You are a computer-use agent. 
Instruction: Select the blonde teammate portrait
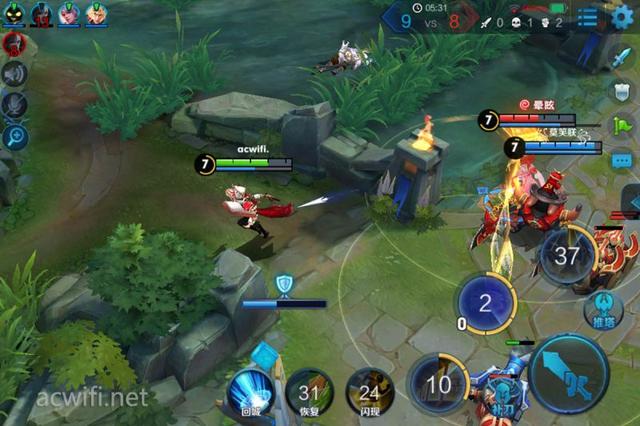(96, 14)
